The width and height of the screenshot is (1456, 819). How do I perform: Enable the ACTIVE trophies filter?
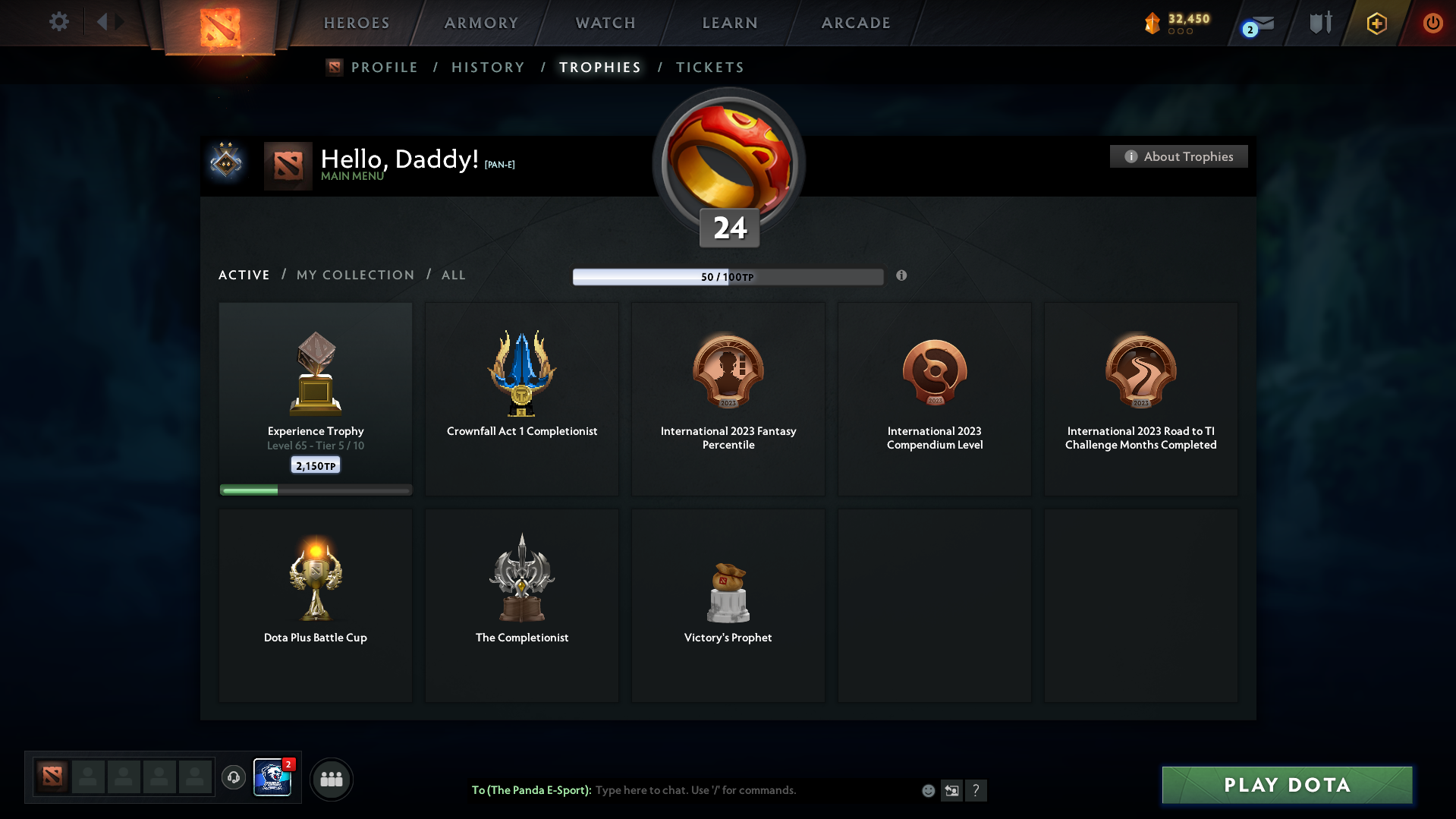(x=244, y=275)
